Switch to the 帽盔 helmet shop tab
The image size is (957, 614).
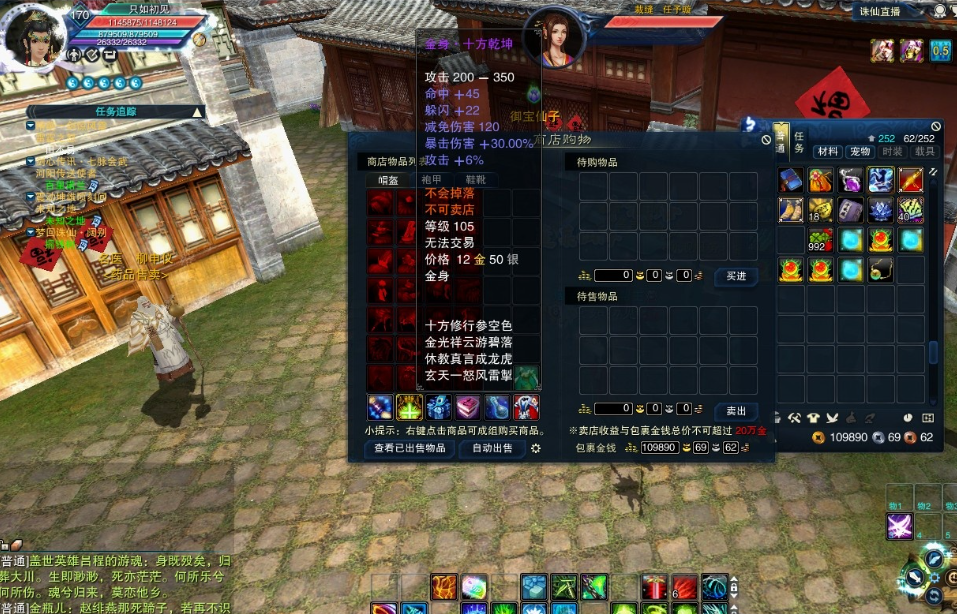coord(389,181)
